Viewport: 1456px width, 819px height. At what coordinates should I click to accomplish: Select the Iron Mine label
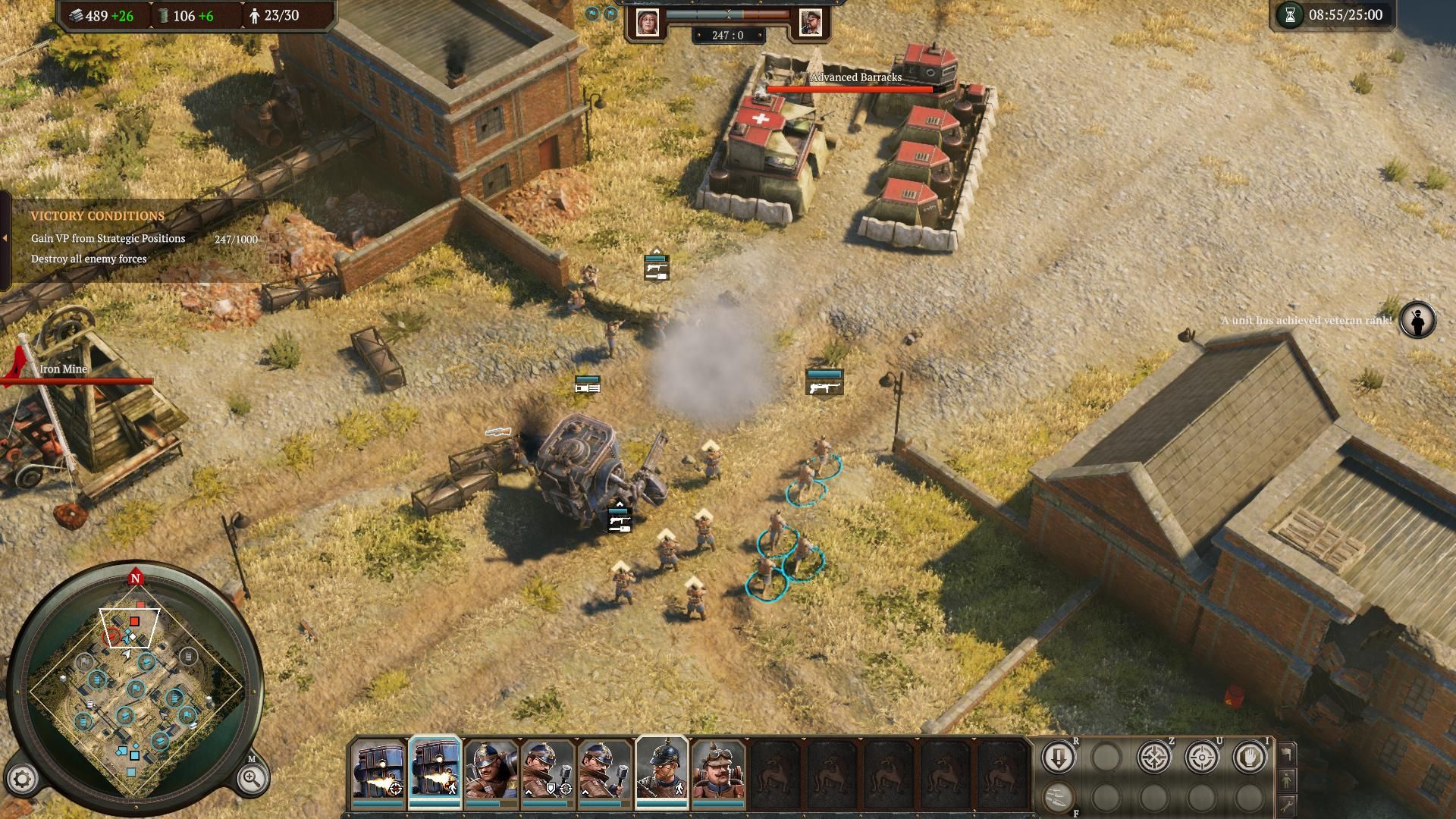(64, 369)
